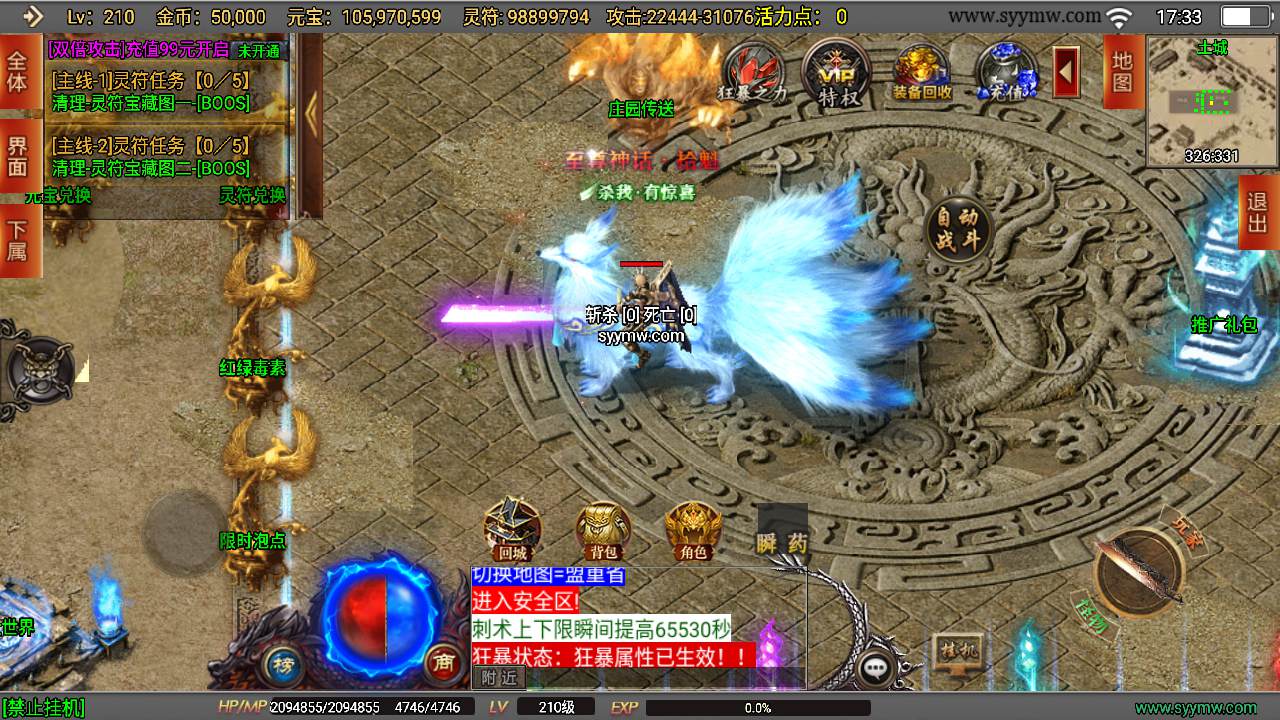Open the 地图 map button
The image size is (1280, 720).
[x=1123, y=70]
